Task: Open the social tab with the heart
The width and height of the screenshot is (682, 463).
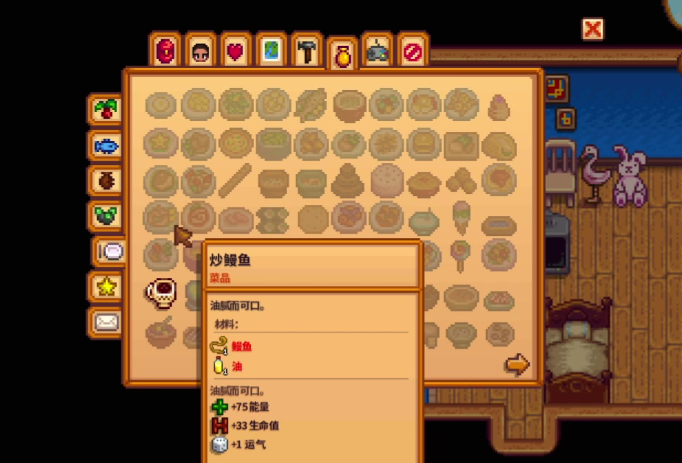Action: tap(236, 51)
